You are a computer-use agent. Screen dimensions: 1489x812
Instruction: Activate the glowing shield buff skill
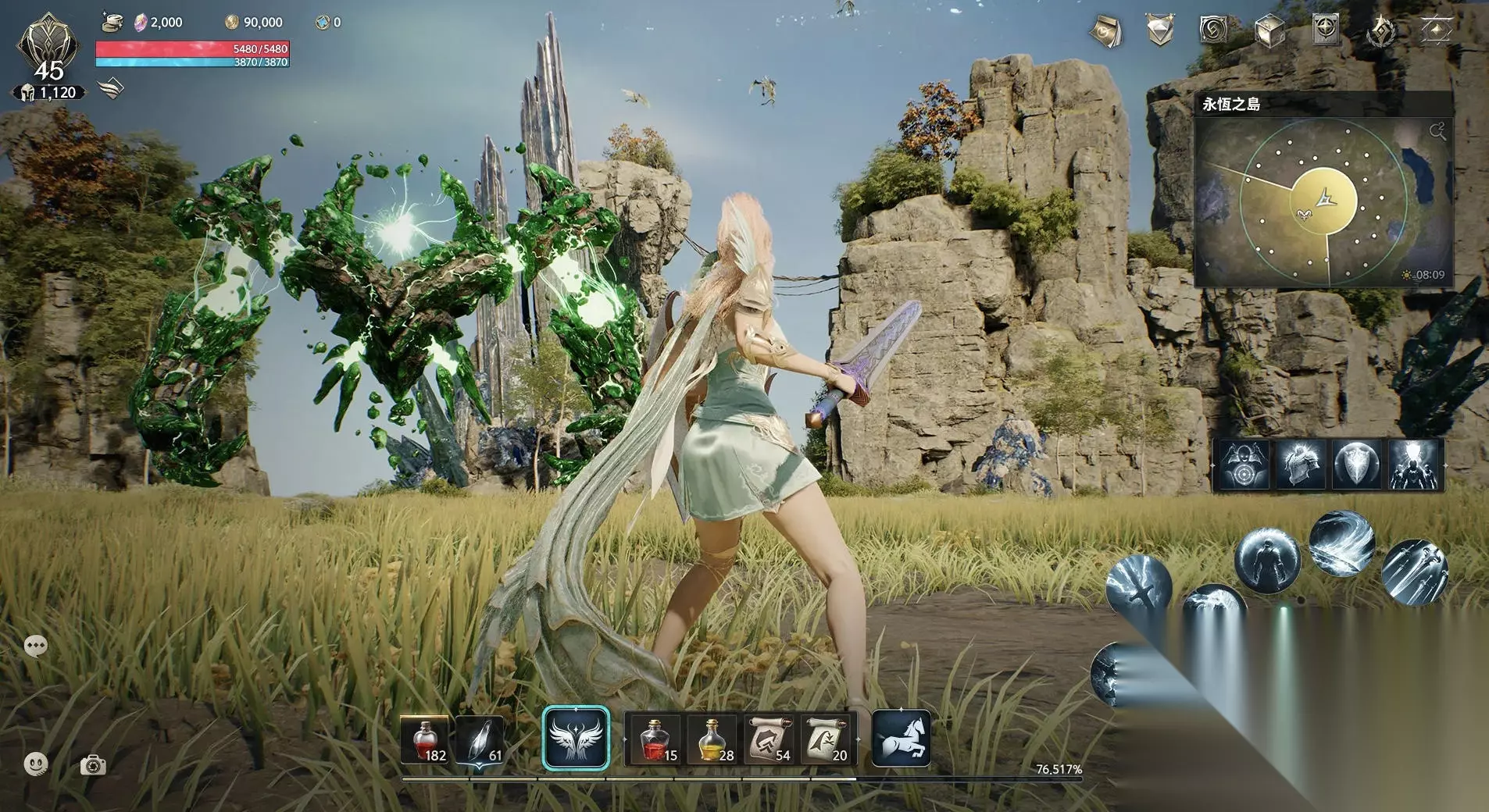click(1357, 465)
